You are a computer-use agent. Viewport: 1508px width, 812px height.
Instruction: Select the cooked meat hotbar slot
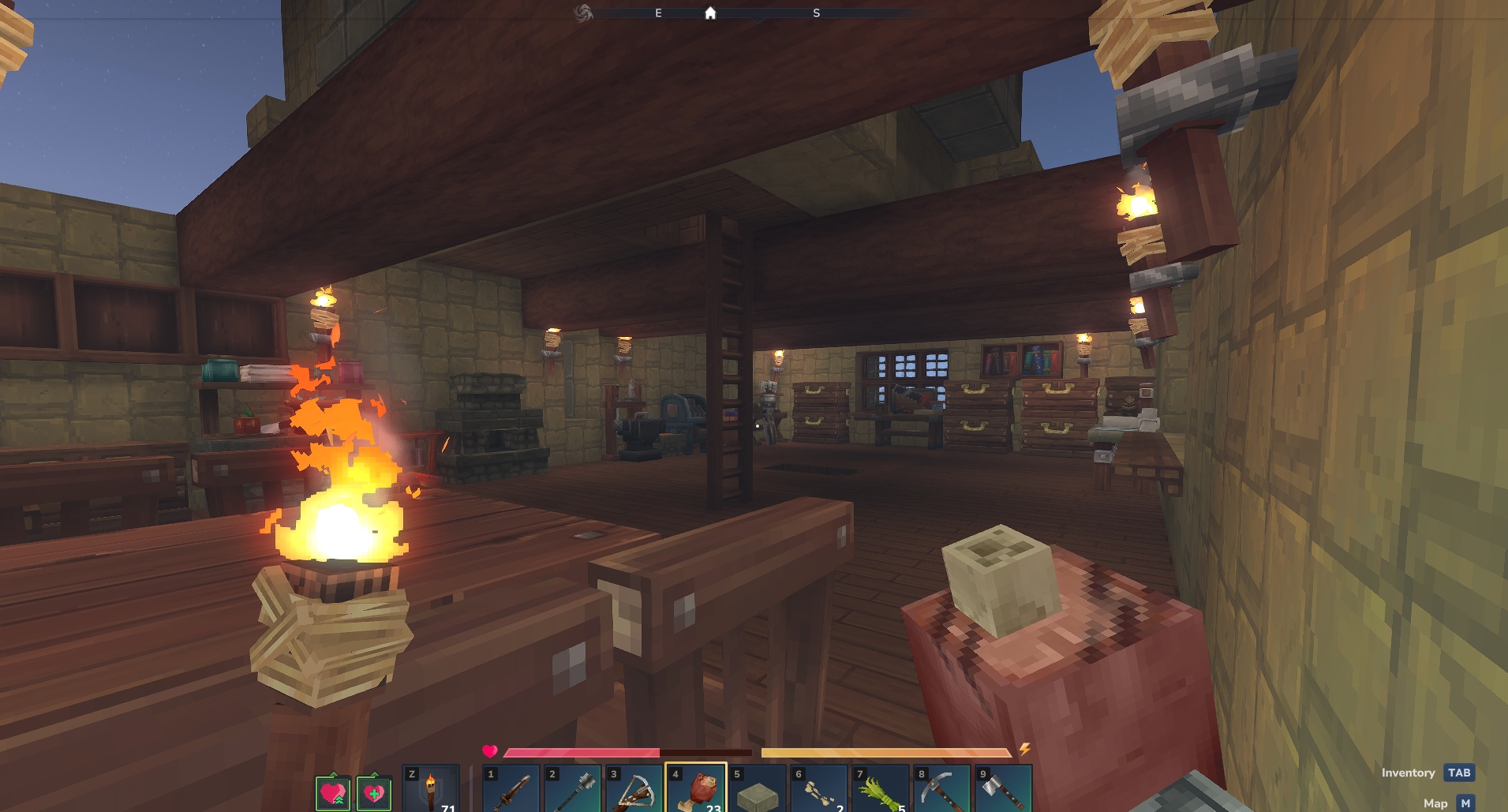point(696,789)
